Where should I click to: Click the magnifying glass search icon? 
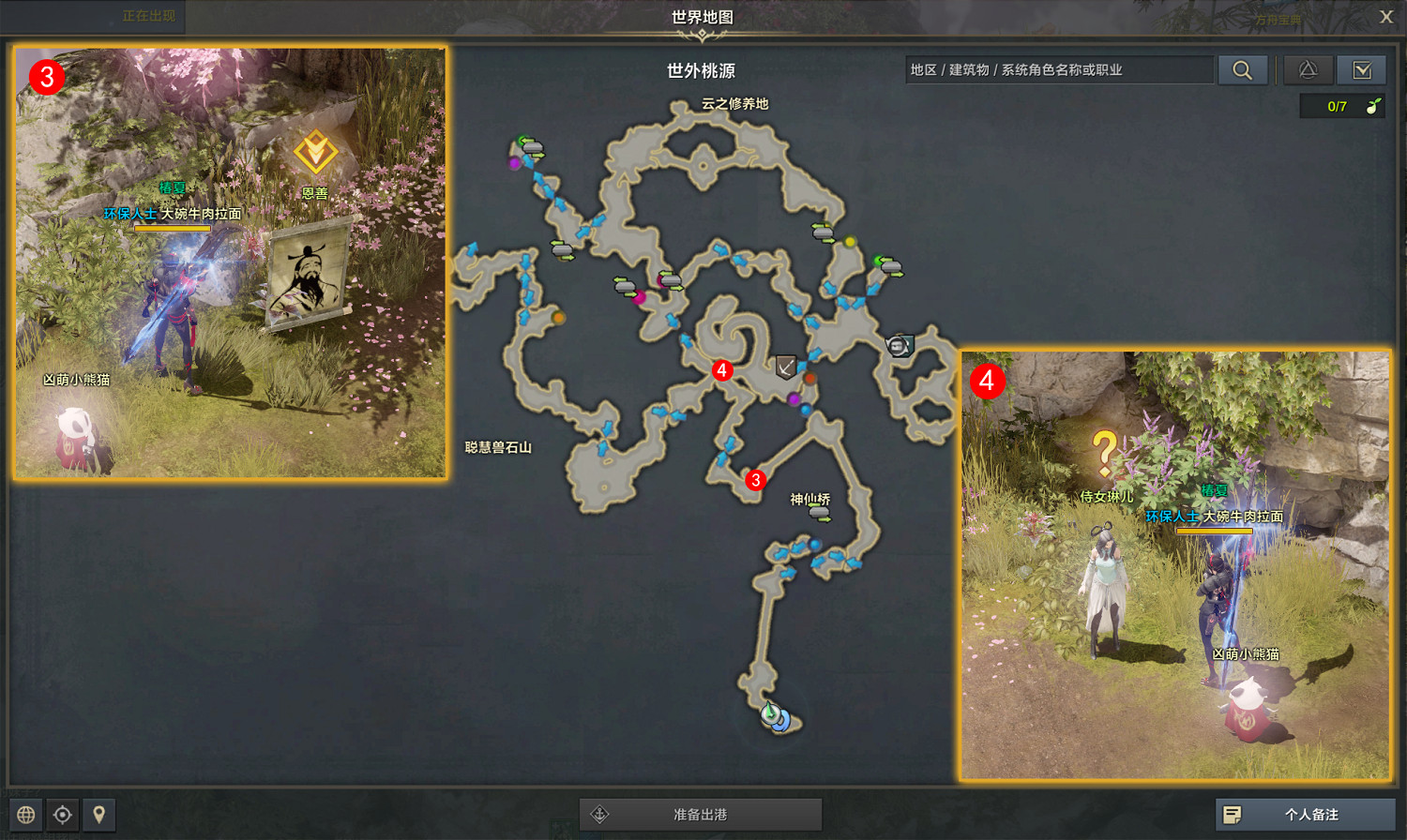[1243, 69]
